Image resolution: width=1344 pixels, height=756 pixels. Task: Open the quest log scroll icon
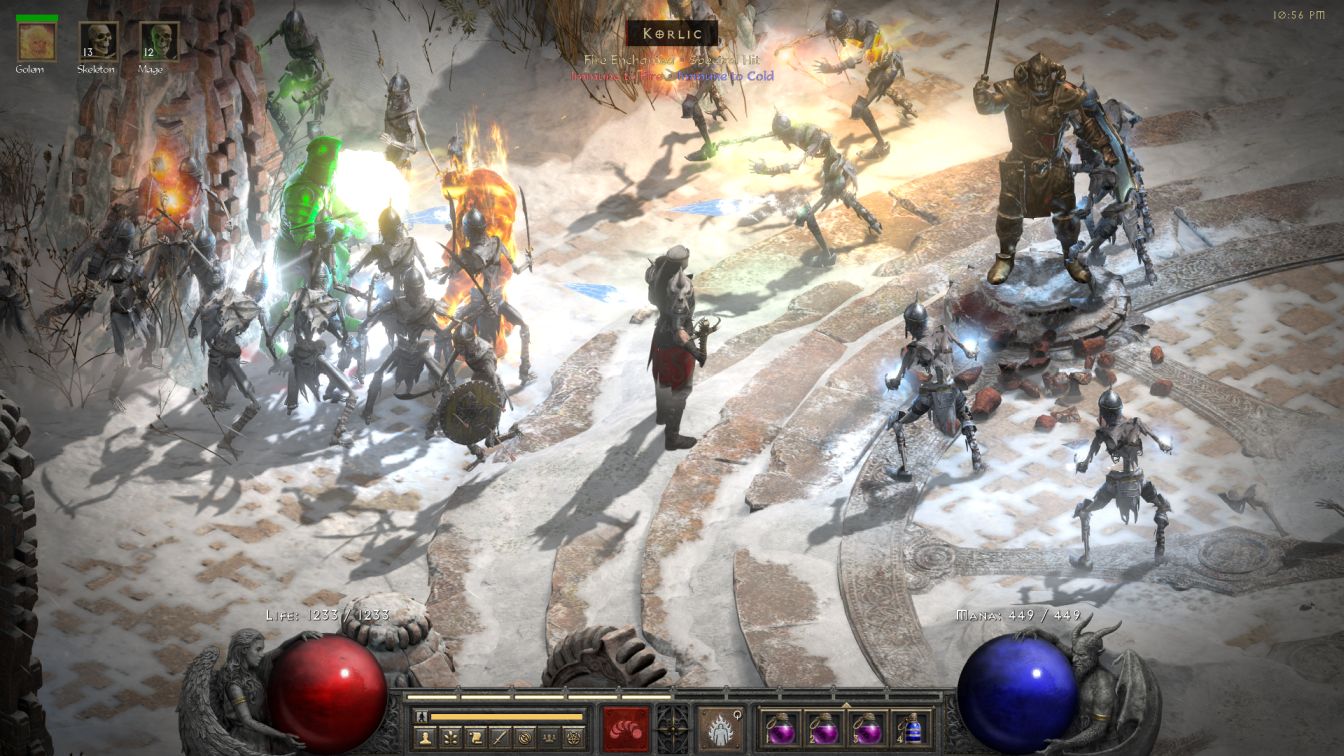(474, 738)
